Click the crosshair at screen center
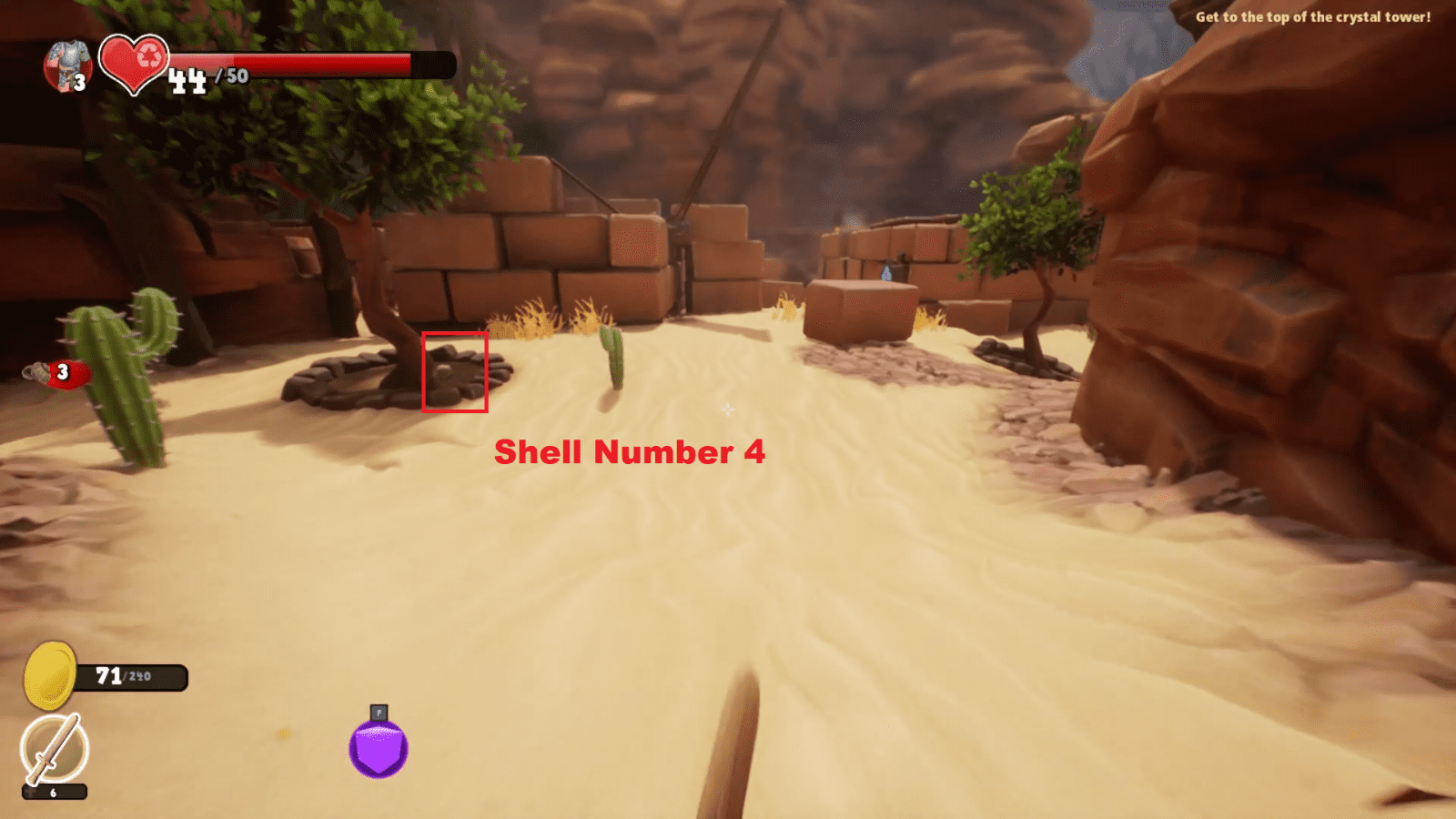The height and width of the screenshot is (819, 1456). 728,410
